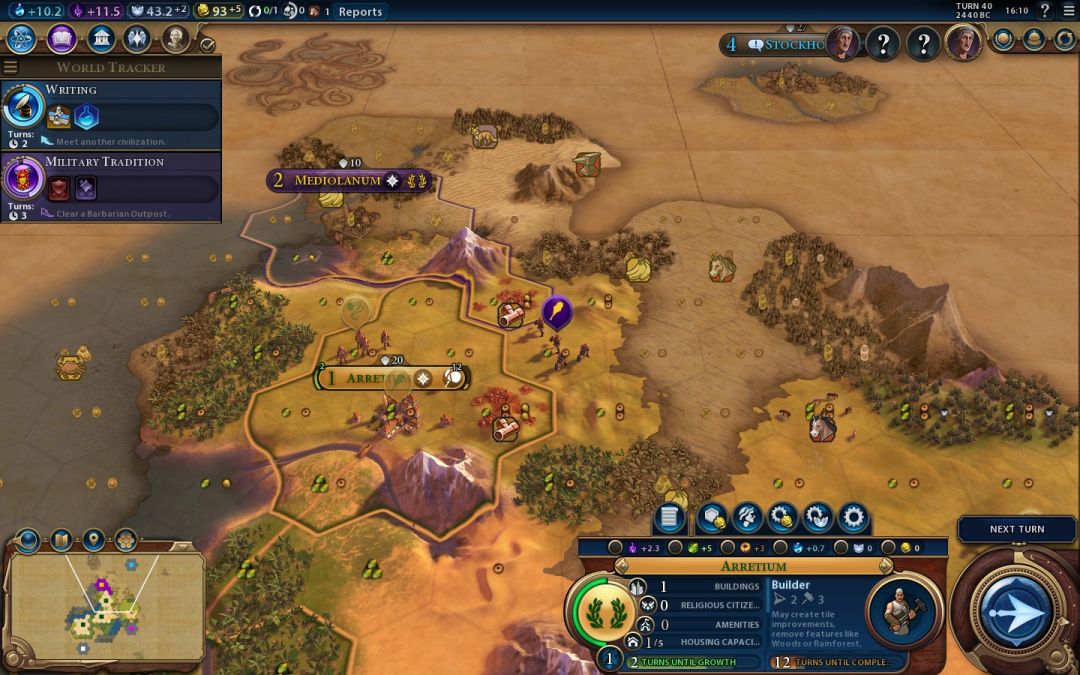Select the Arretium city banner
The height and width of the screenshot is (675, 1080).
[x=370, y=379]
